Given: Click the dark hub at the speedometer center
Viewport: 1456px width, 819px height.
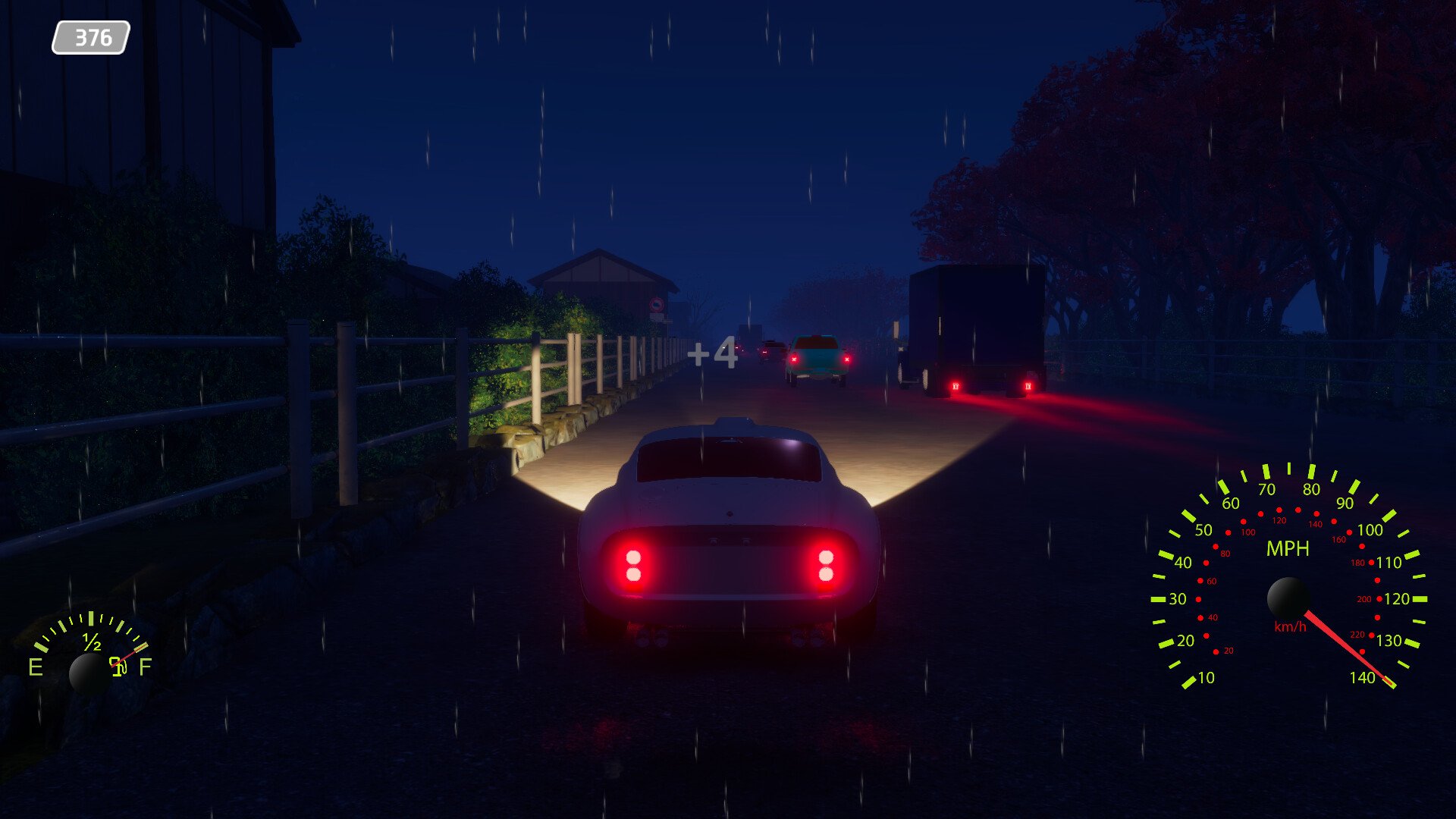Looking at the screenshot, I should coord(1289,598).
